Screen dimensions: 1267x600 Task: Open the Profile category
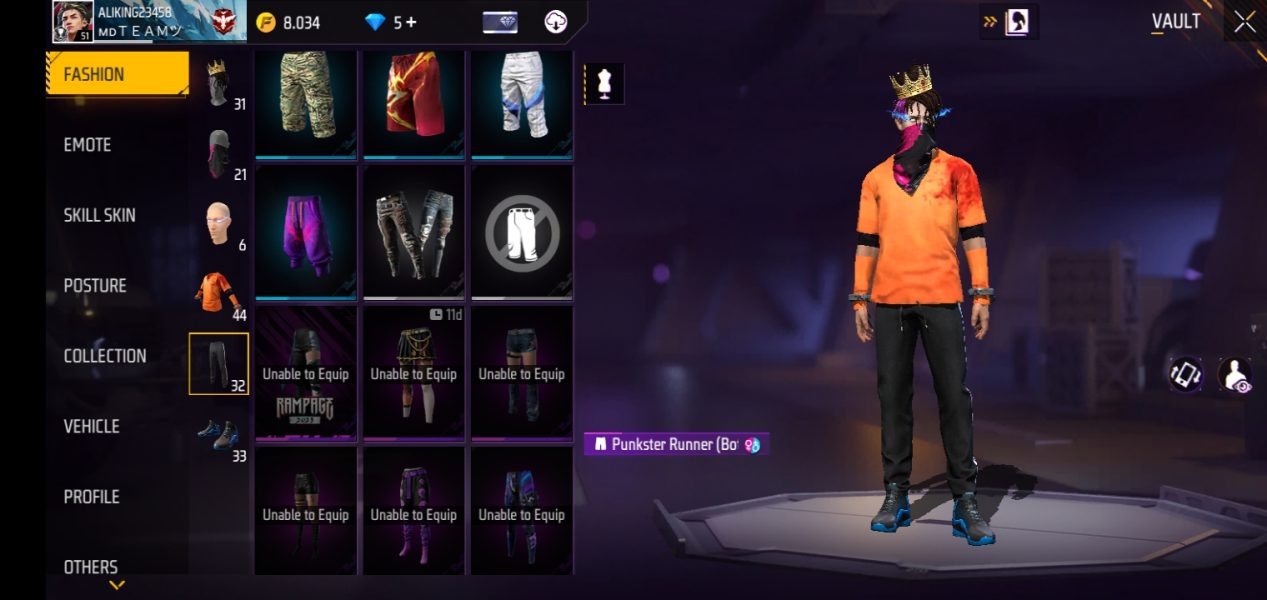coord(91,497)
